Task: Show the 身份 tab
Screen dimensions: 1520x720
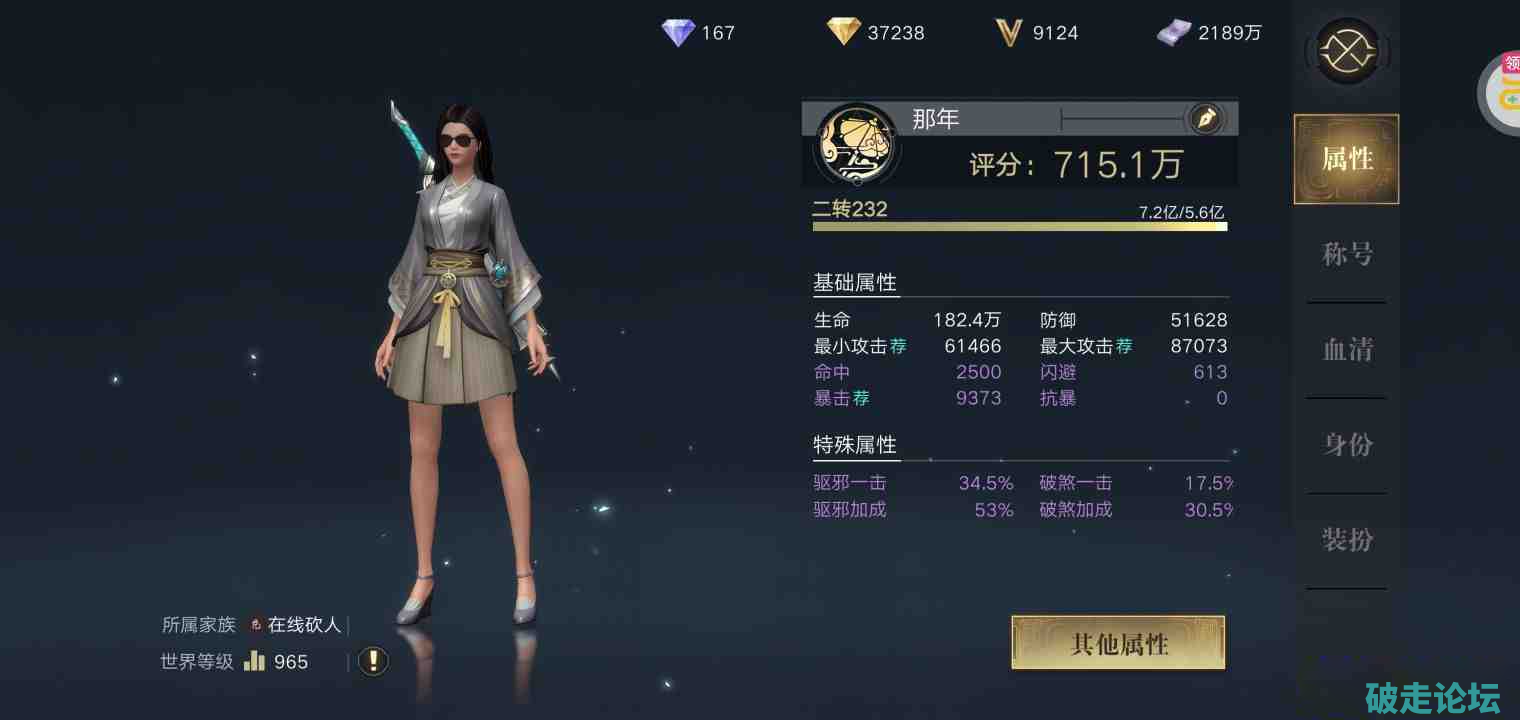Action: tap(1347, 445)
